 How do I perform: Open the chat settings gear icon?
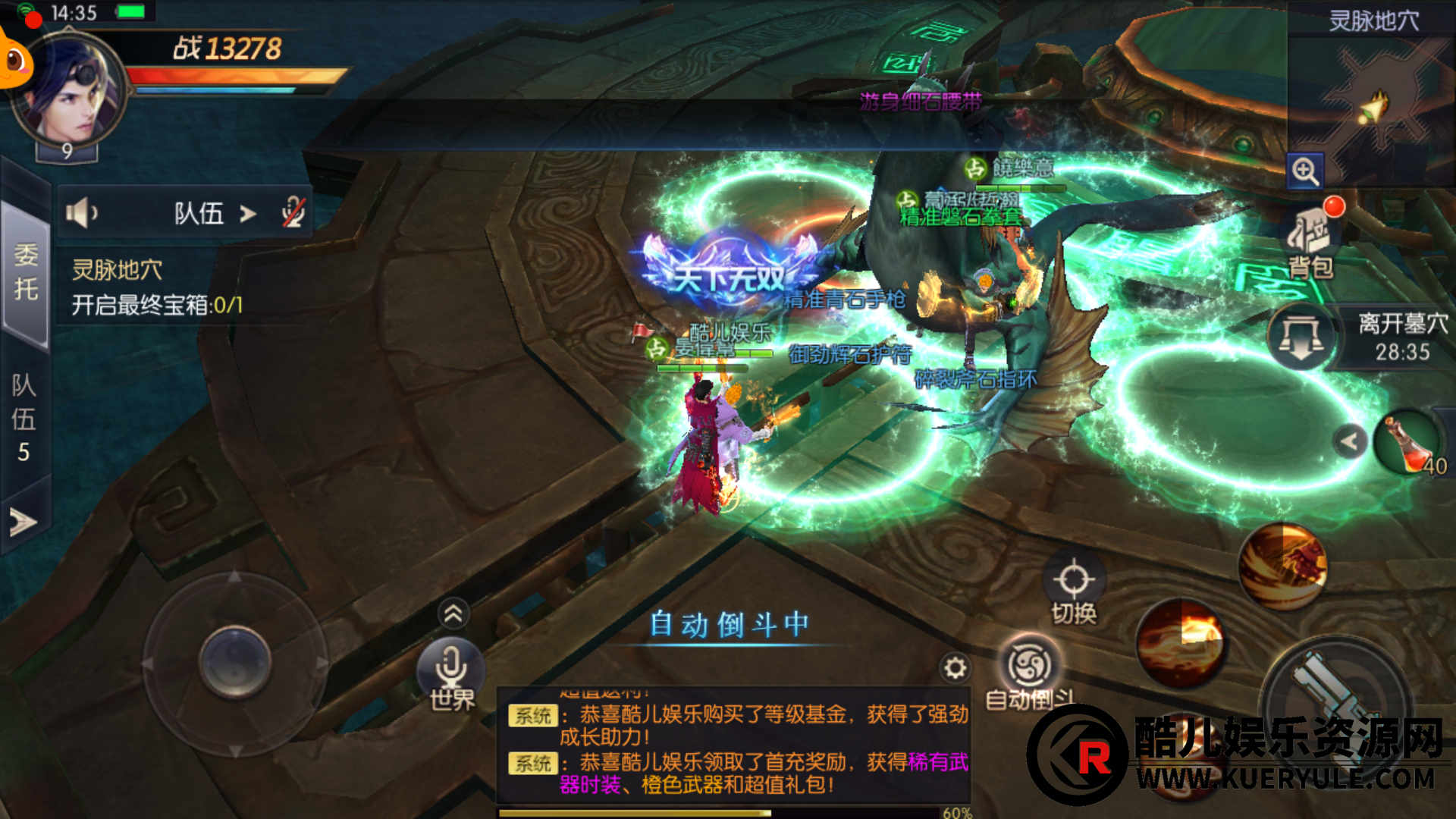[955, 668]
